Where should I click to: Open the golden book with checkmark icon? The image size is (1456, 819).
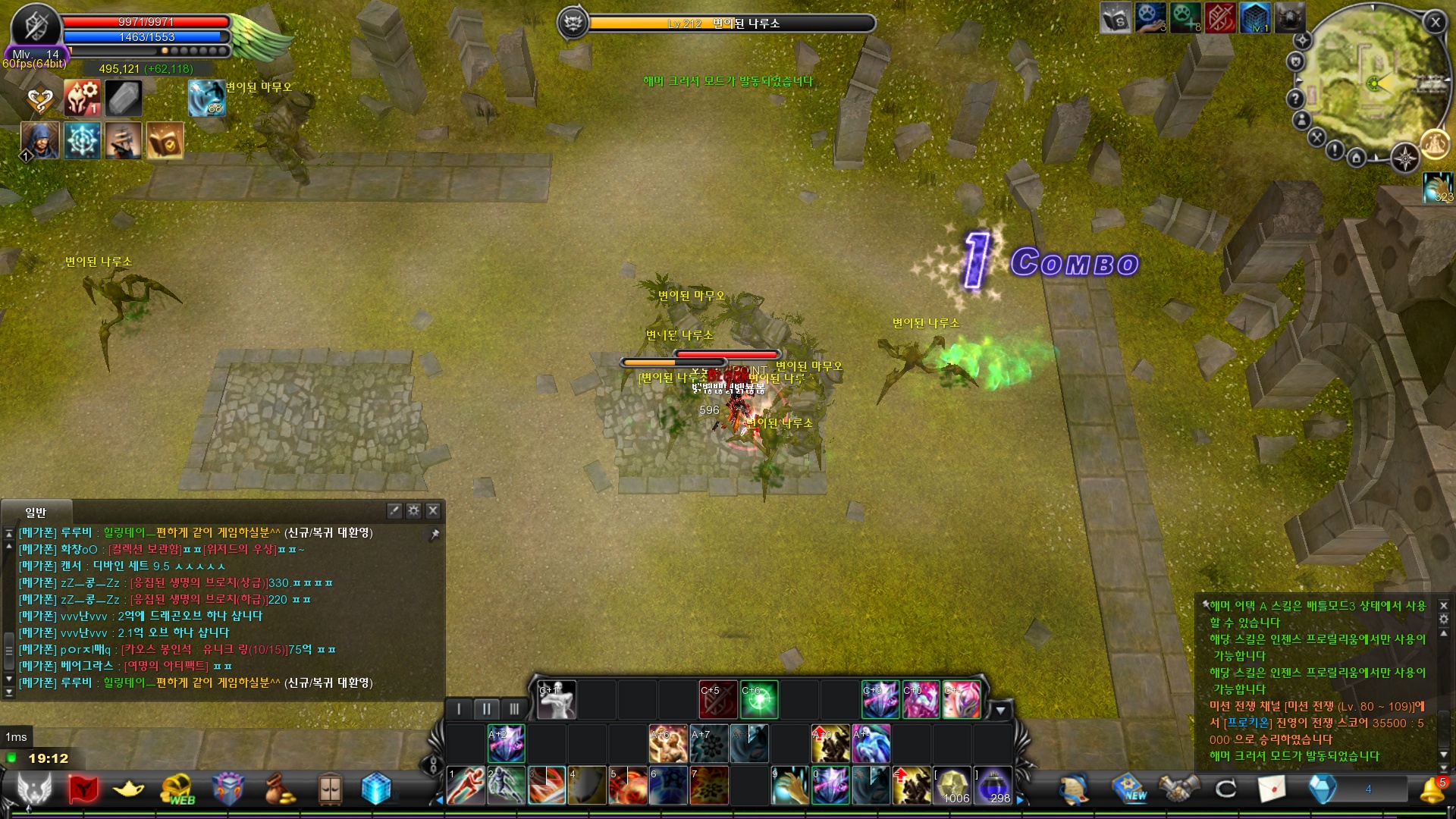(x=165, y=140)
